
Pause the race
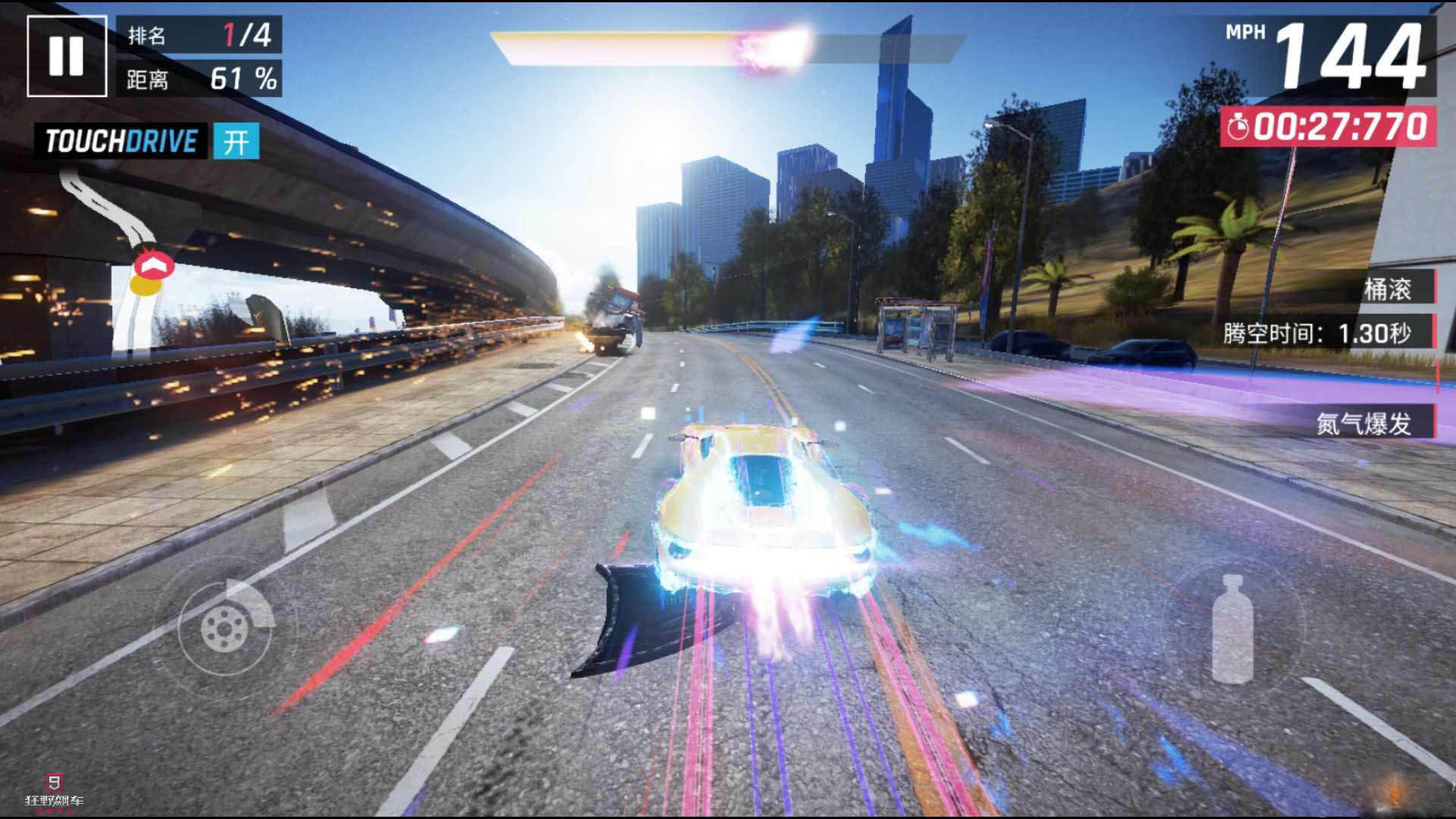point(67,56)
